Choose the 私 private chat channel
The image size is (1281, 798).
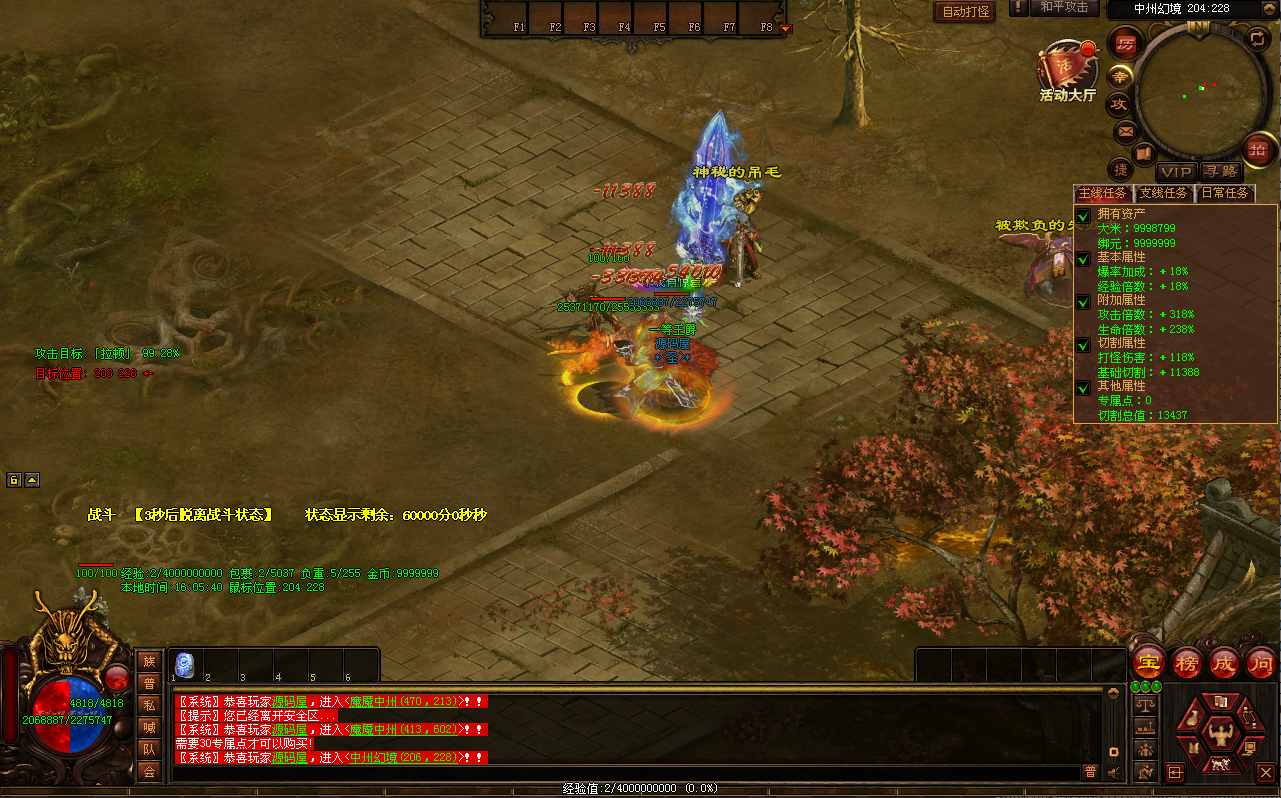[x=149, y=705]
